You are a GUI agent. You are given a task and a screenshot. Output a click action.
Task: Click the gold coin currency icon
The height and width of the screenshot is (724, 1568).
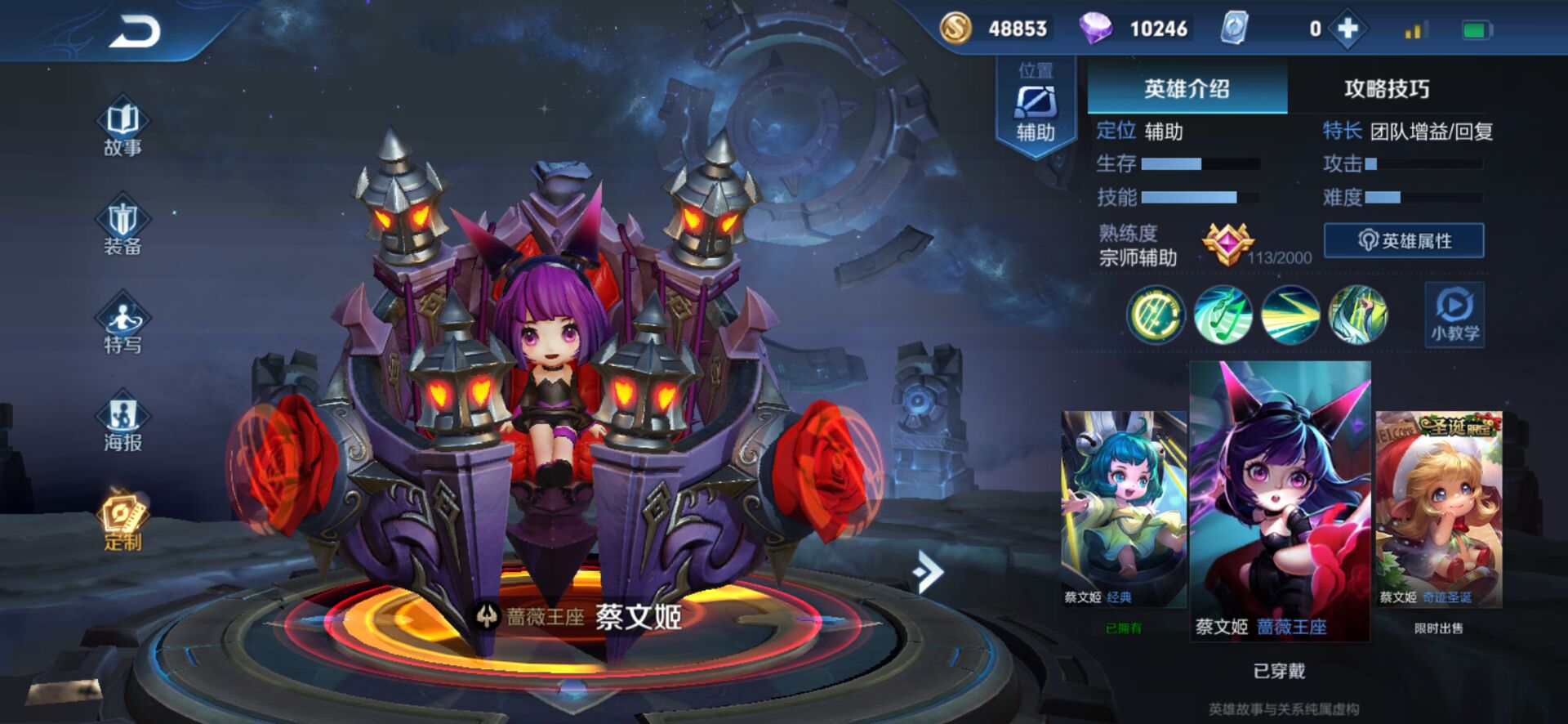(956, 27)
